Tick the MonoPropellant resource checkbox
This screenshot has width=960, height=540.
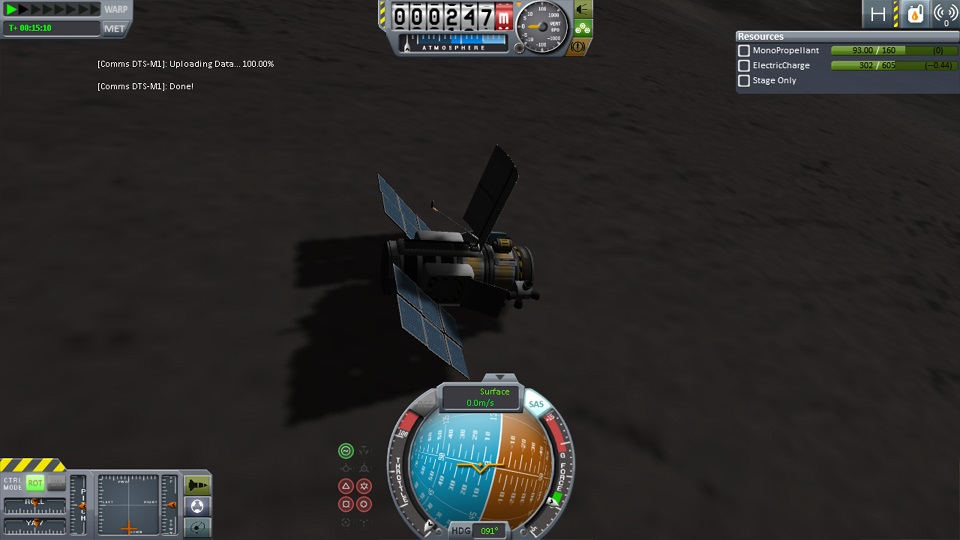coord(744,50)
